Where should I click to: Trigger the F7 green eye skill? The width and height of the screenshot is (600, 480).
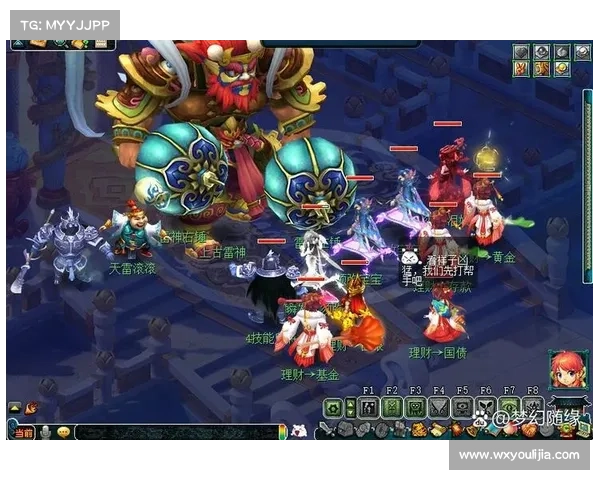point(509,407)
